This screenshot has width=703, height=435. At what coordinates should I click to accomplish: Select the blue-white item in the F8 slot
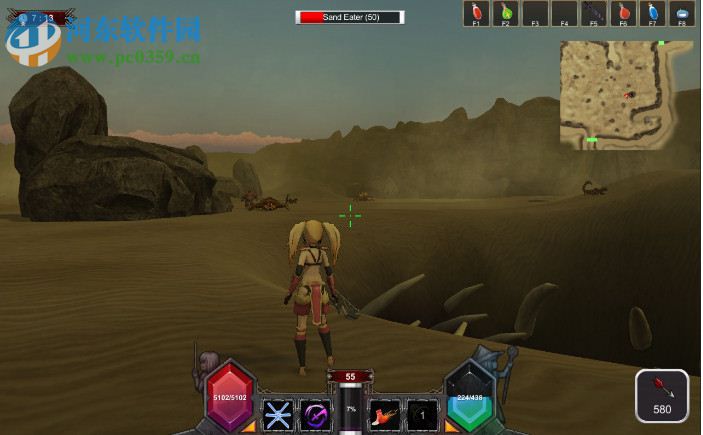(x=683, y=13)
